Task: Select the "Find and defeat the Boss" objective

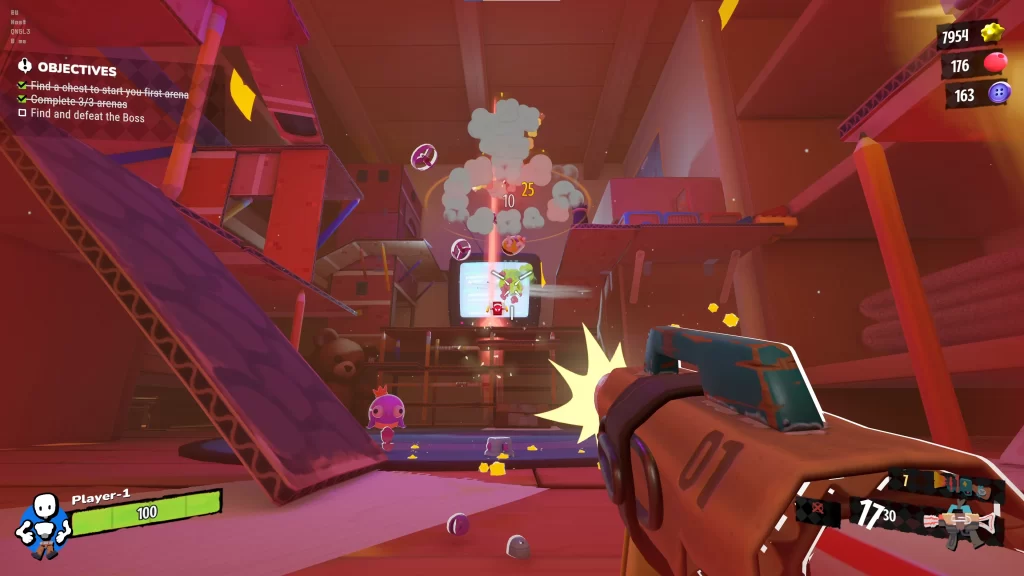Action: [87, 117]
